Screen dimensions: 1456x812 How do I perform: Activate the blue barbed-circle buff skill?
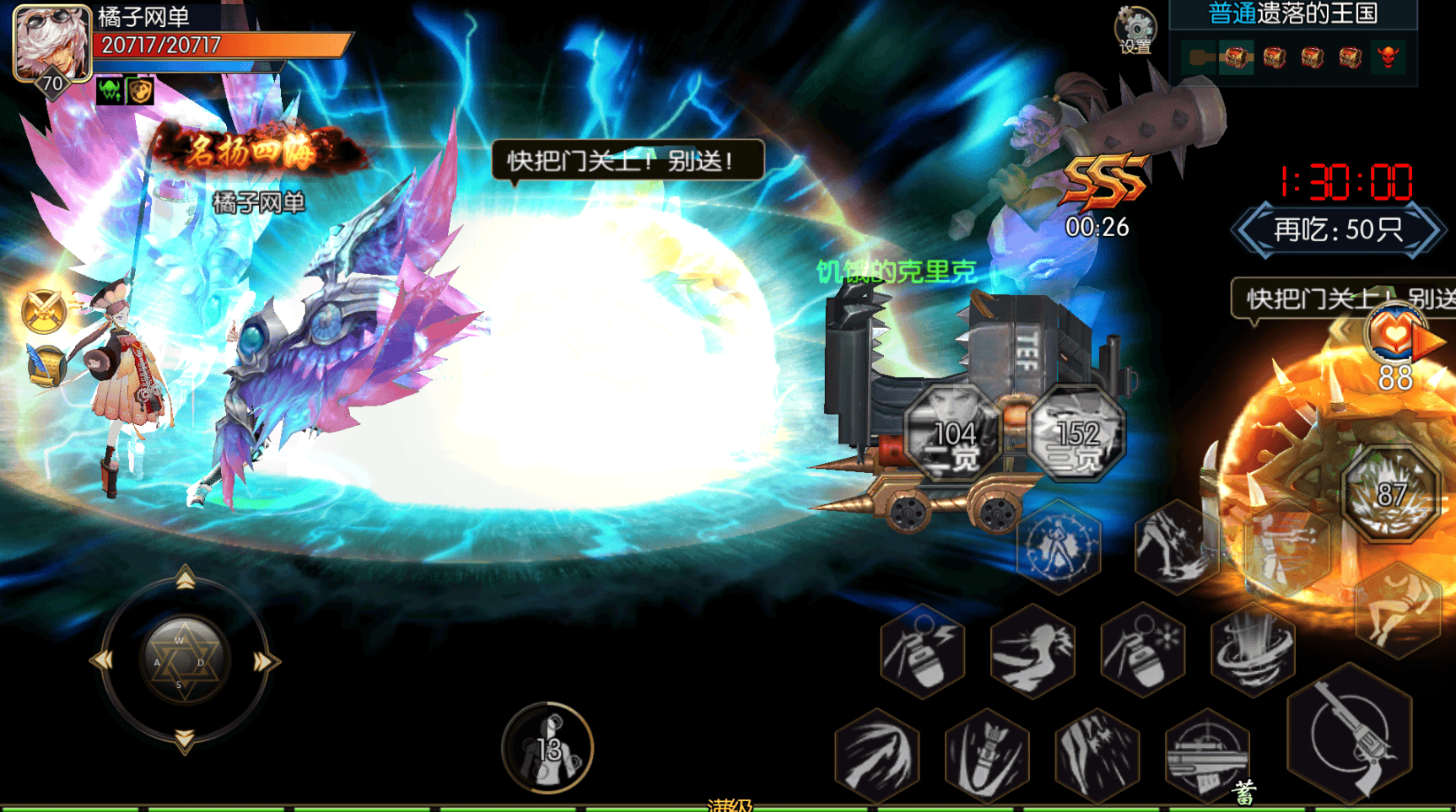pos(1059,547)
